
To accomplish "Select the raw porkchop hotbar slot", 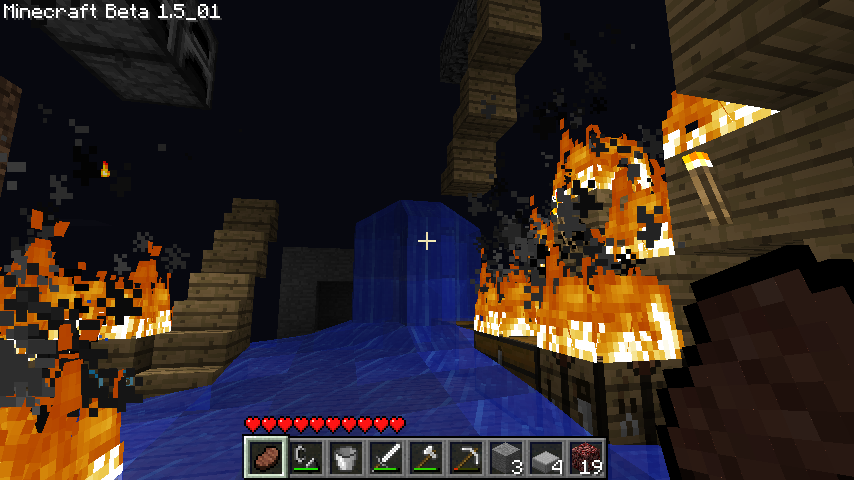I will (x=266, y=456).
